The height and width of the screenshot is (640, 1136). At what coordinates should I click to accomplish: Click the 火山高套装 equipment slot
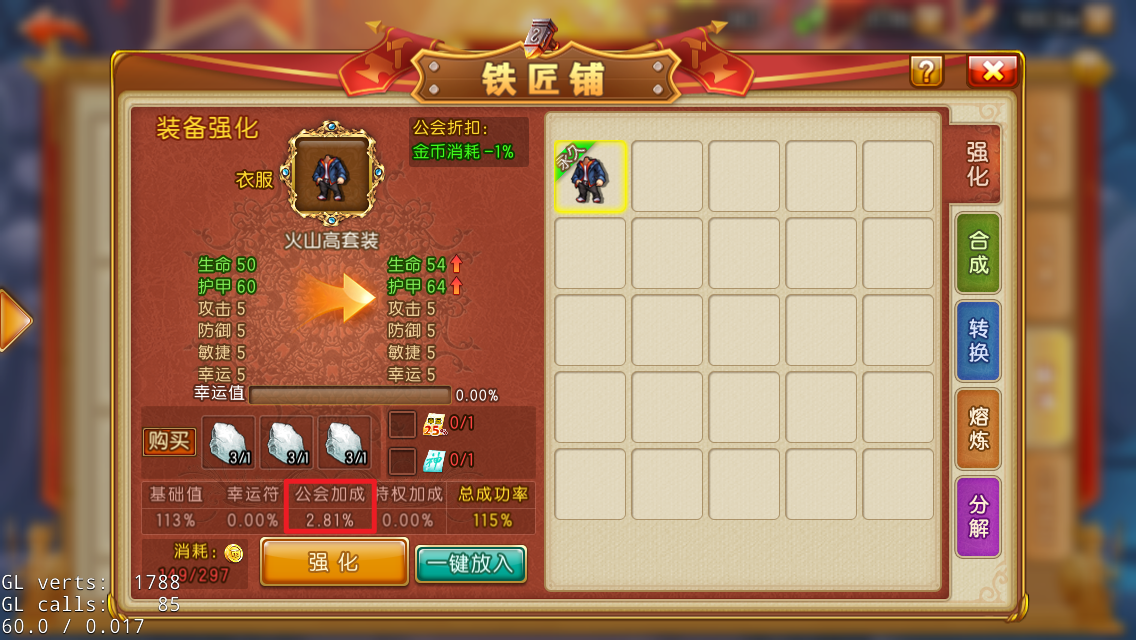click(334, 173)
